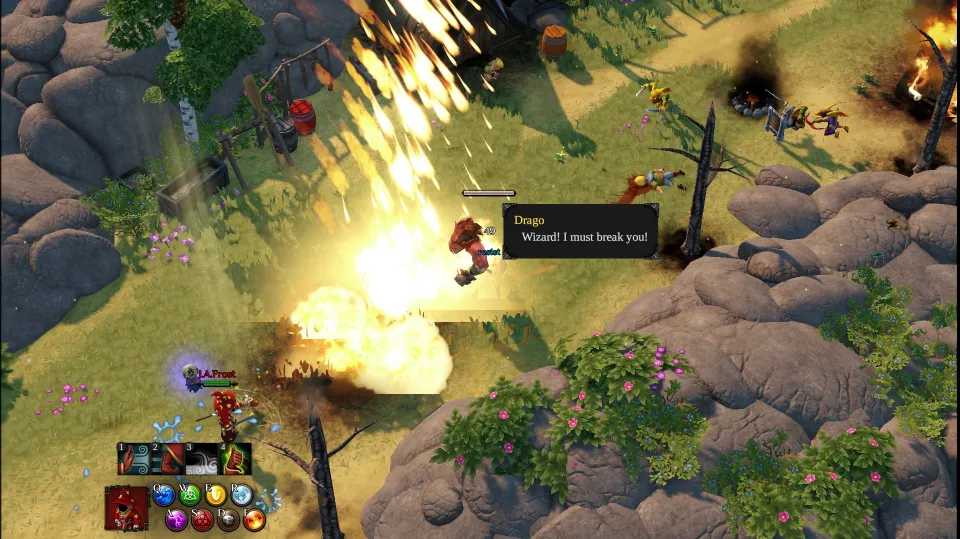The height and width of the screenshot is (539, 960).
Task: Click the red wizard character portrait
Action: point(127,508)
